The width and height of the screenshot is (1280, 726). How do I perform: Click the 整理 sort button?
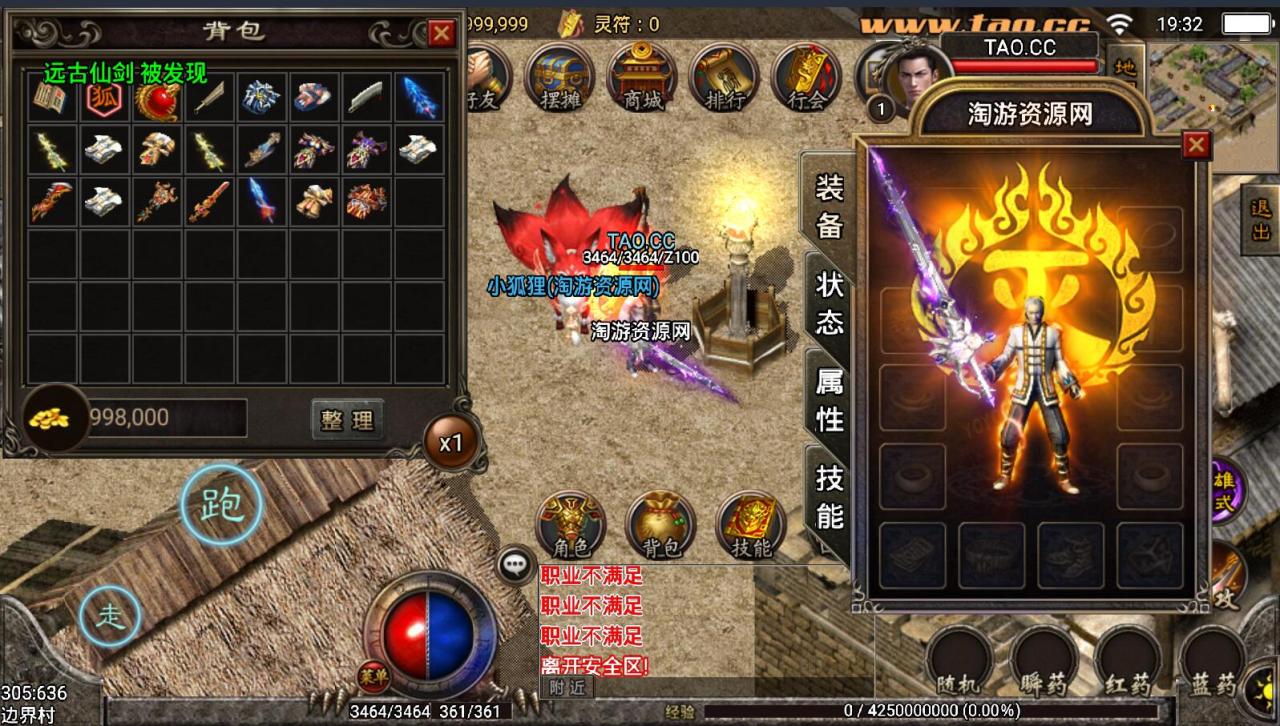tap(346, 419)
